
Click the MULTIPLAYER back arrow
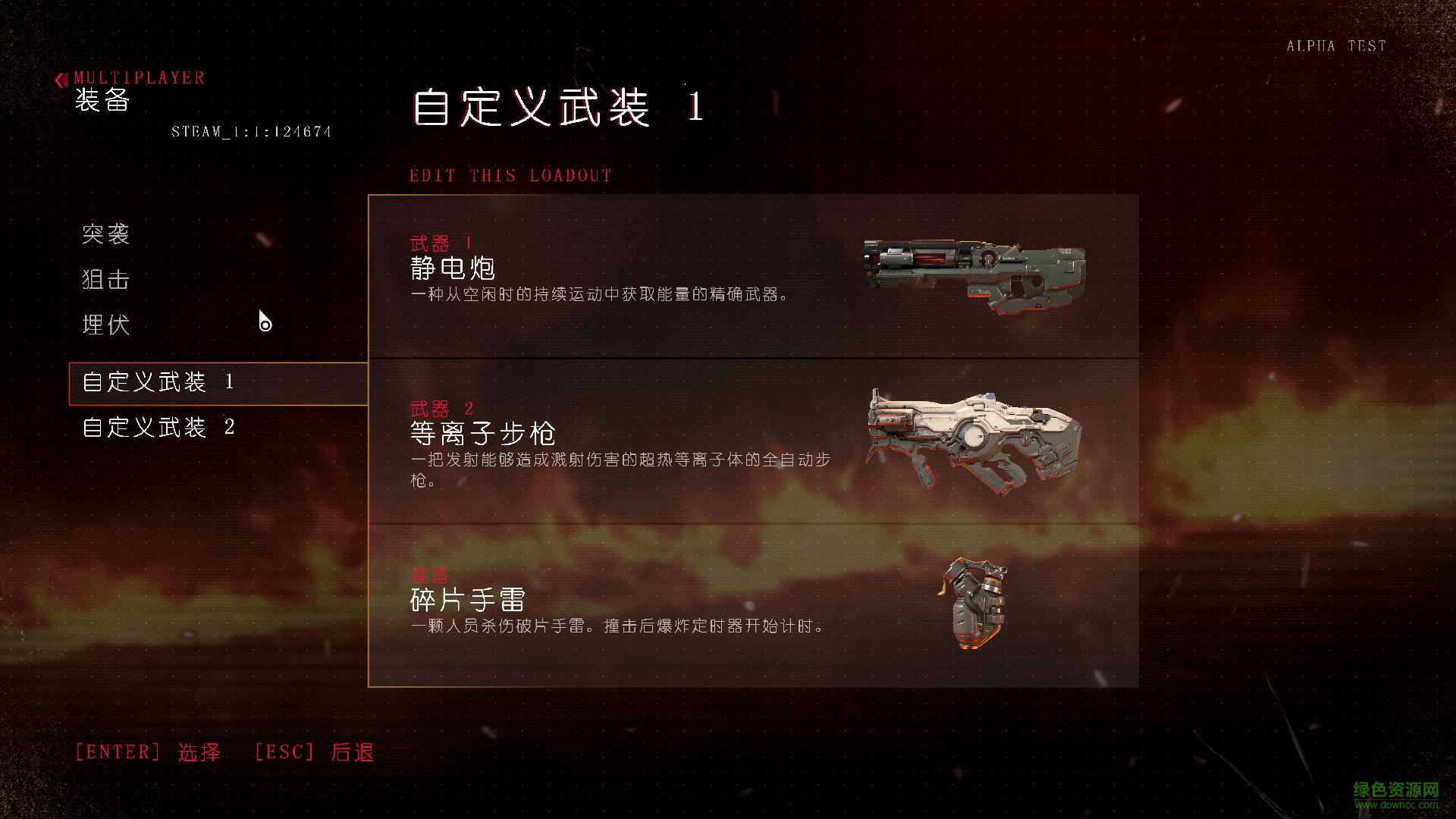(x=61, y=77)
